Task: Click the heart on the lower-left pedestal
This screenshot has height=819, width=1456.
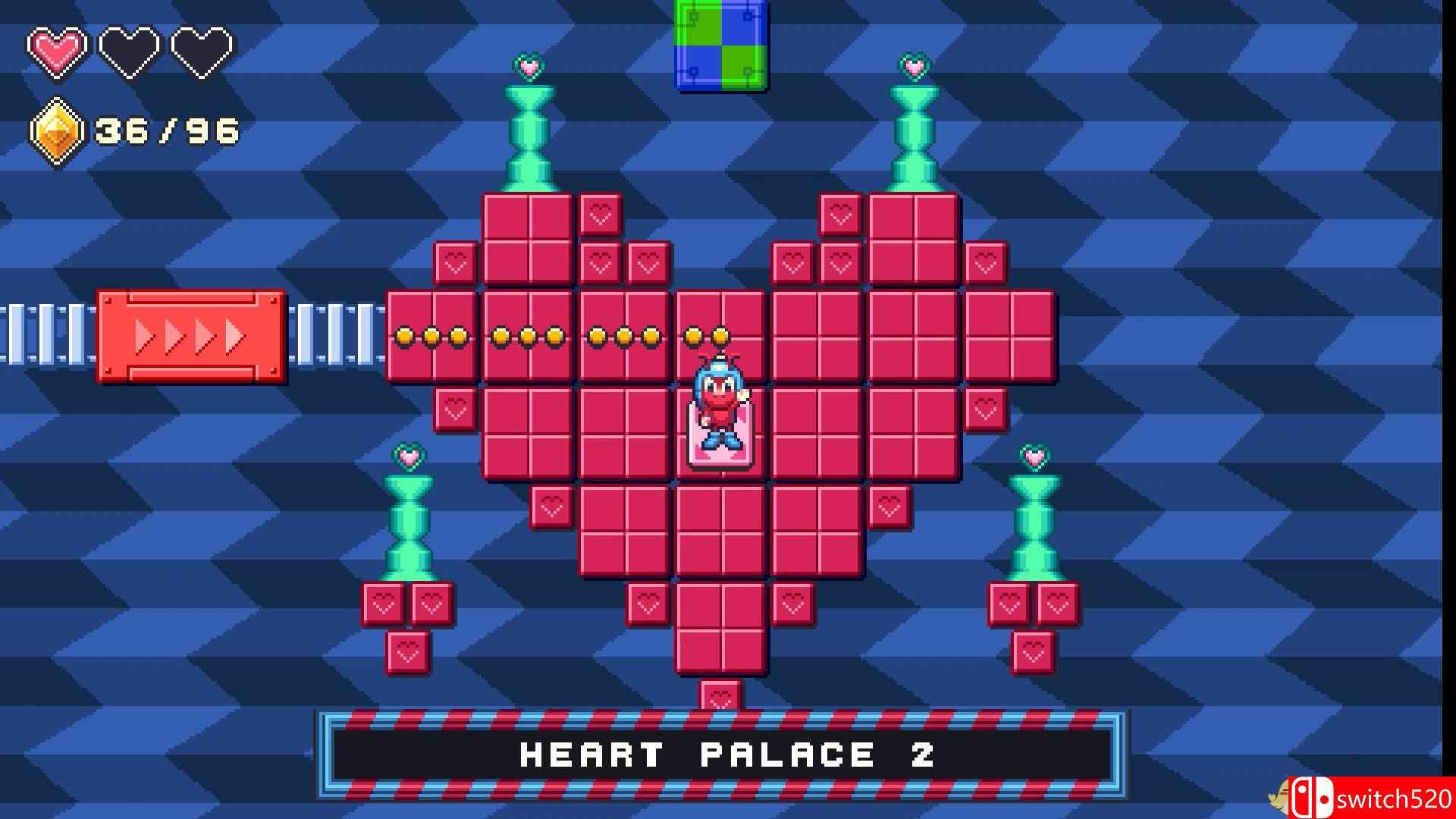Action: (409, 457)
